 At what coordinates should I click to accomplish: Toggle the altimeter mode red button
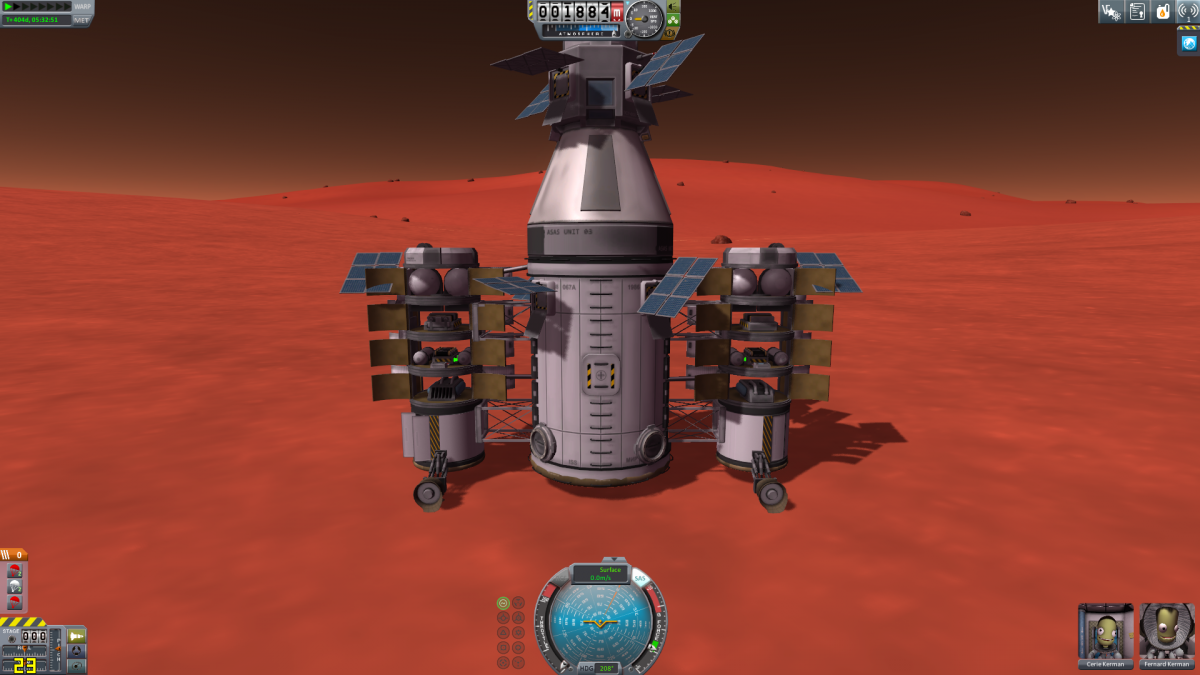point(617,12)
